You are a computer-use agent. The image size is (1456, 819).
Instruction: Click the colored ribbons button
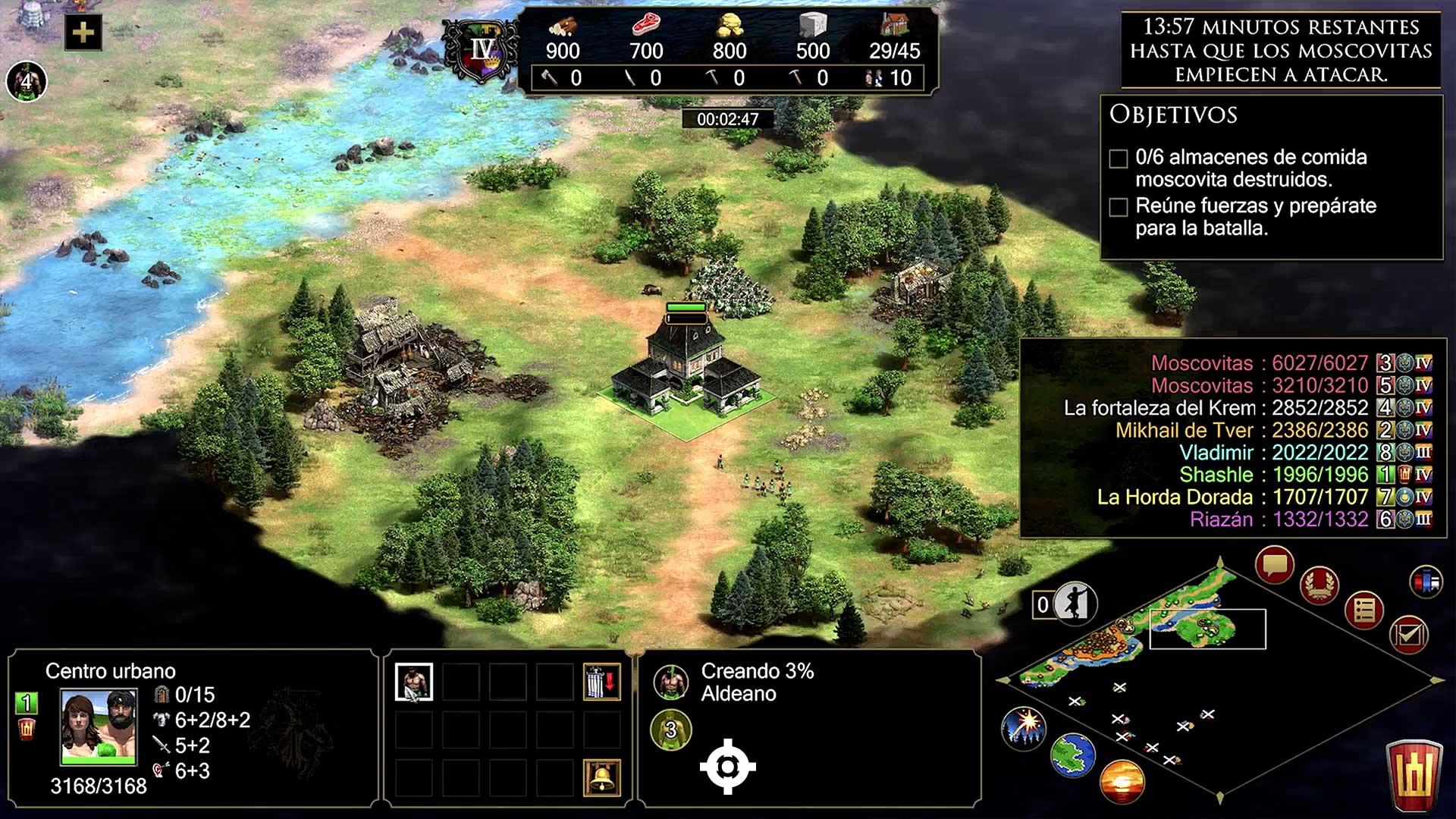pyautogui.click(x=1426, y=582)
